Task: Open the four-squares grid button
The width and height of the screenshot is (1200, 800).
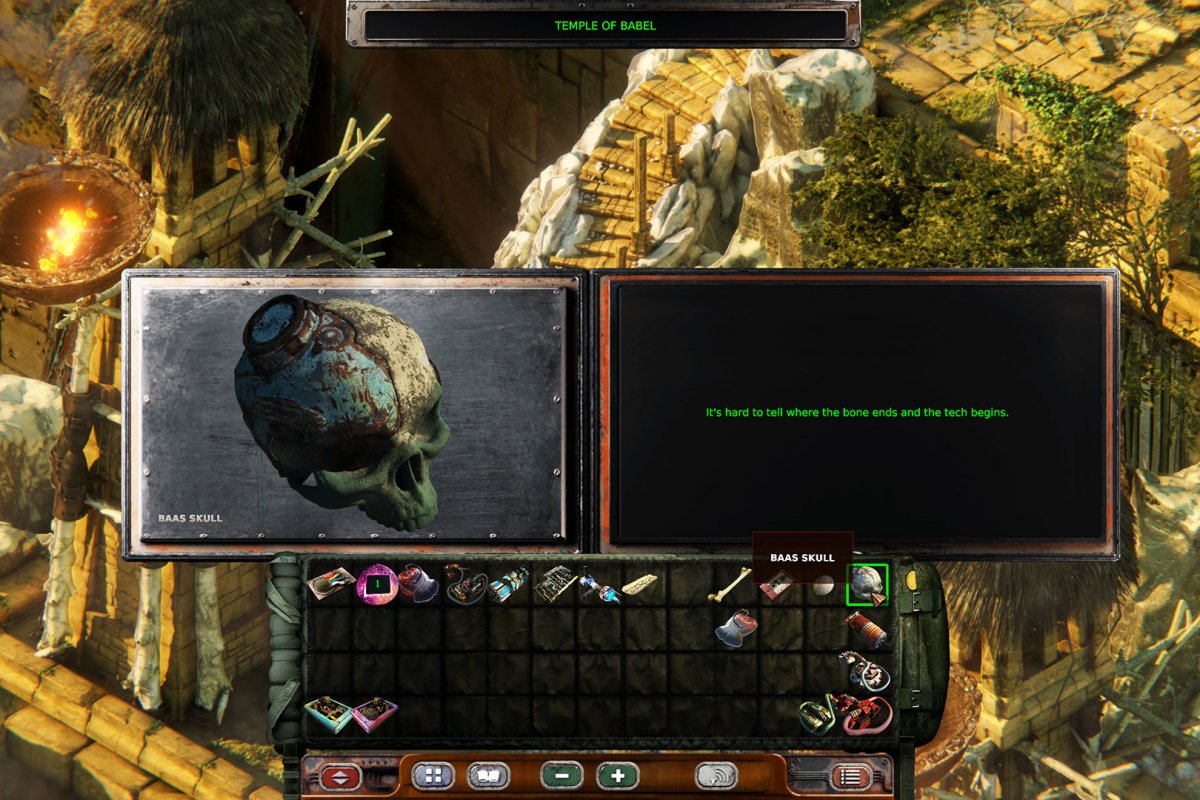Action: click(x=433, y=776)
